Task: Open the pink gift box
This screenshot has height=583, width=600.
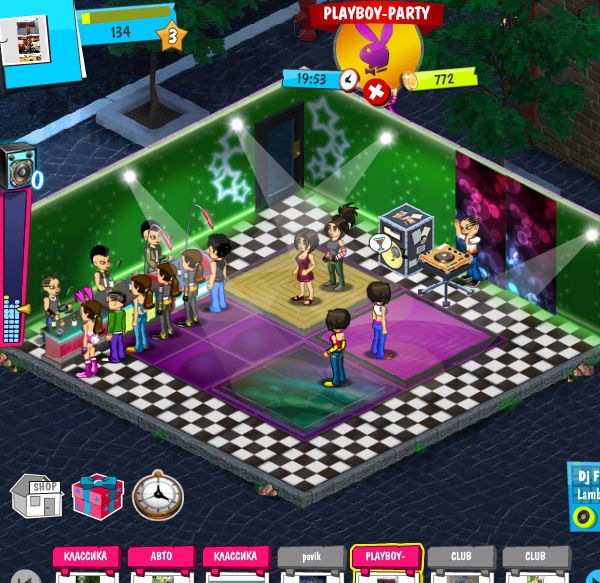Action: tap(97, 495)
